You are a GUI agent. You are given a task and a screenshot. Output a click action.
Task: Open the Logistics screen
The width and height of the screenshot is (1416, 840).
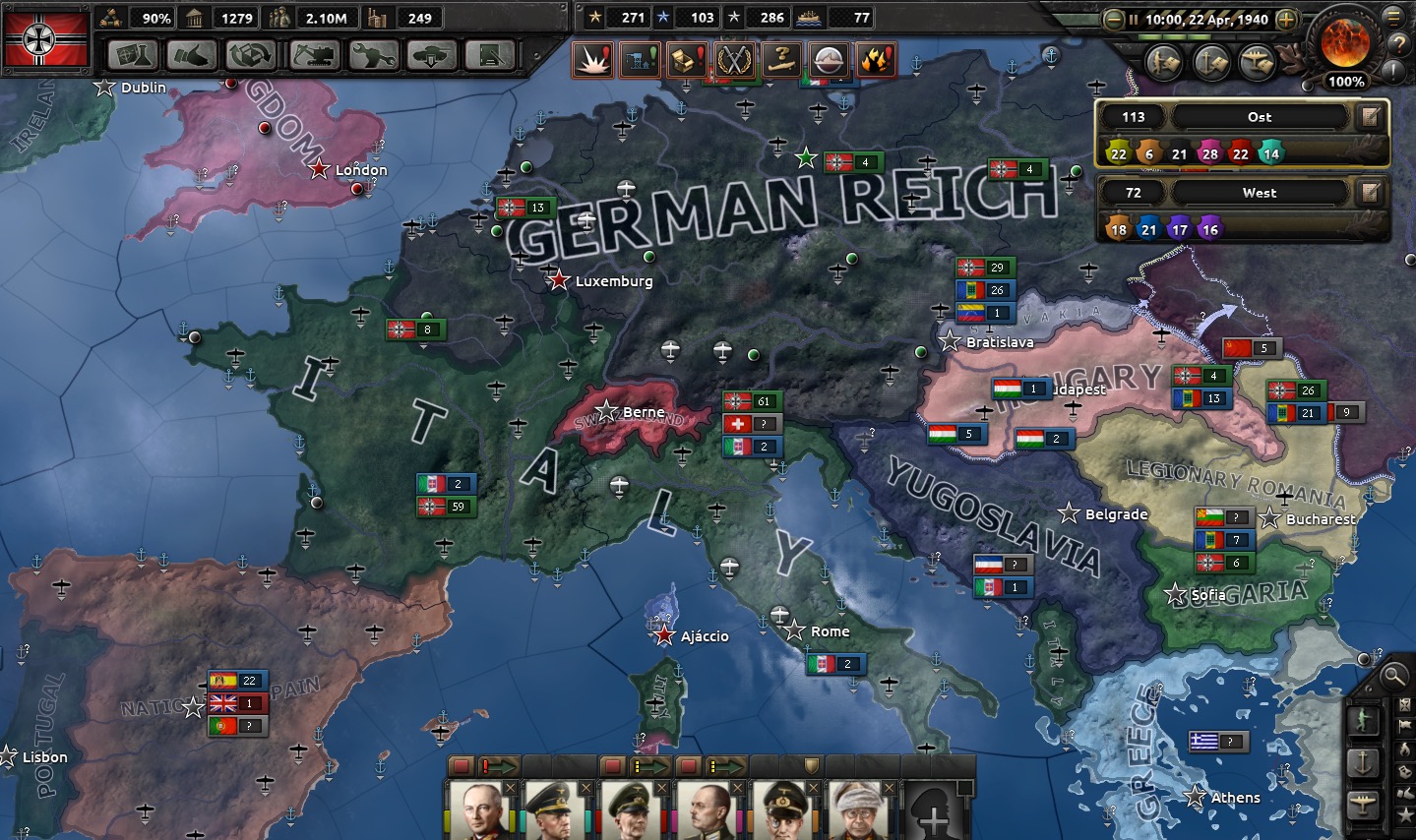point(490,55)
